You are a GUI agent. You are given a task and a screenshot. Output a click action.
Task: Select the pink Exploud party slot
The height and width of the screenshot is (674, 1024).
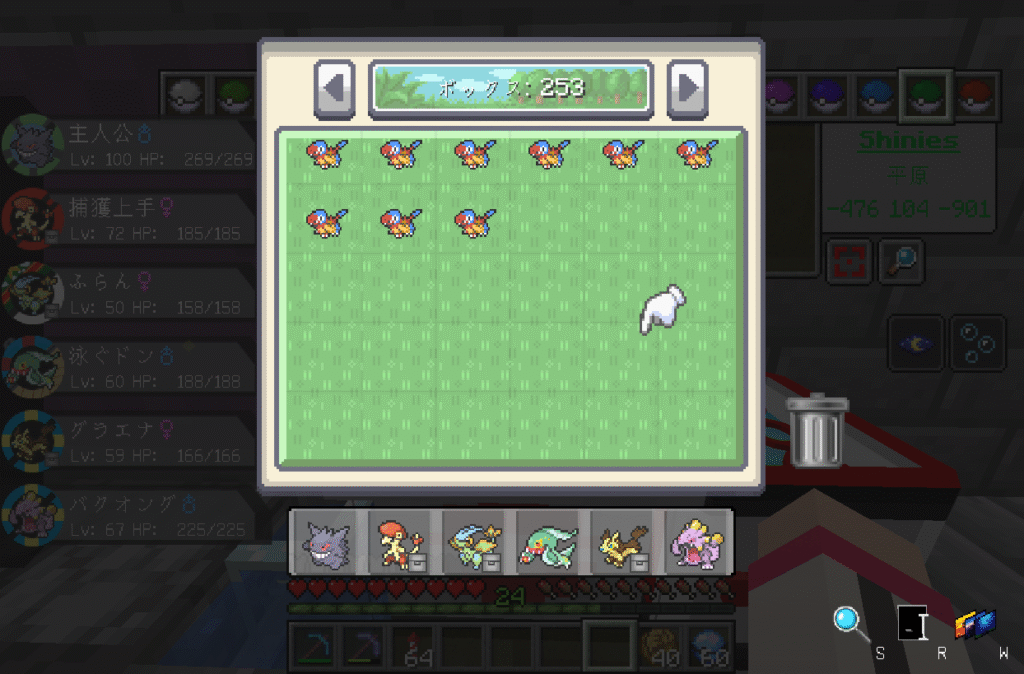[x=695, y=544]
